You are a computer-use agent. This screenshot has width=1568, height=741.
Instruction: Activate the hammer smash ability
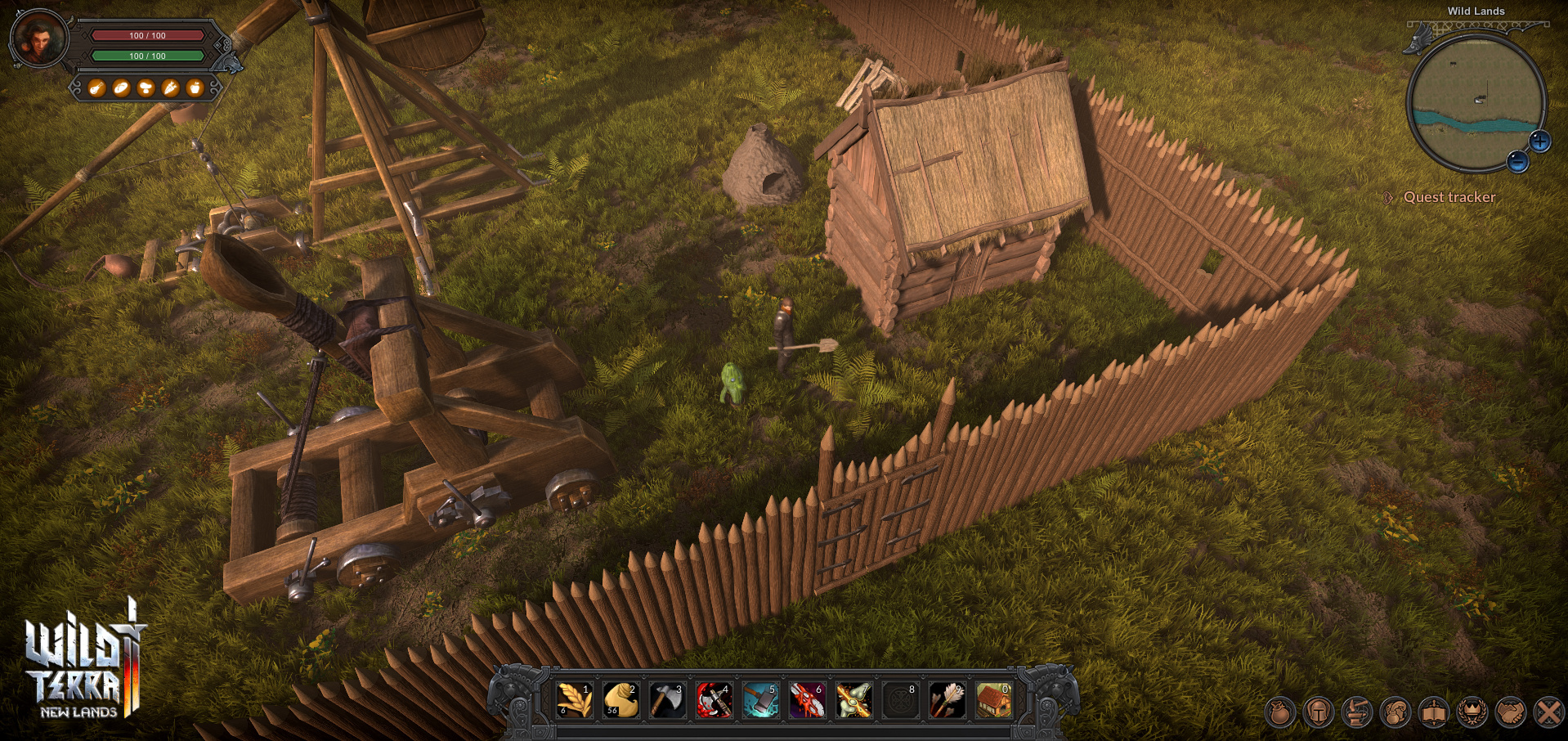[x=760, y=700]
